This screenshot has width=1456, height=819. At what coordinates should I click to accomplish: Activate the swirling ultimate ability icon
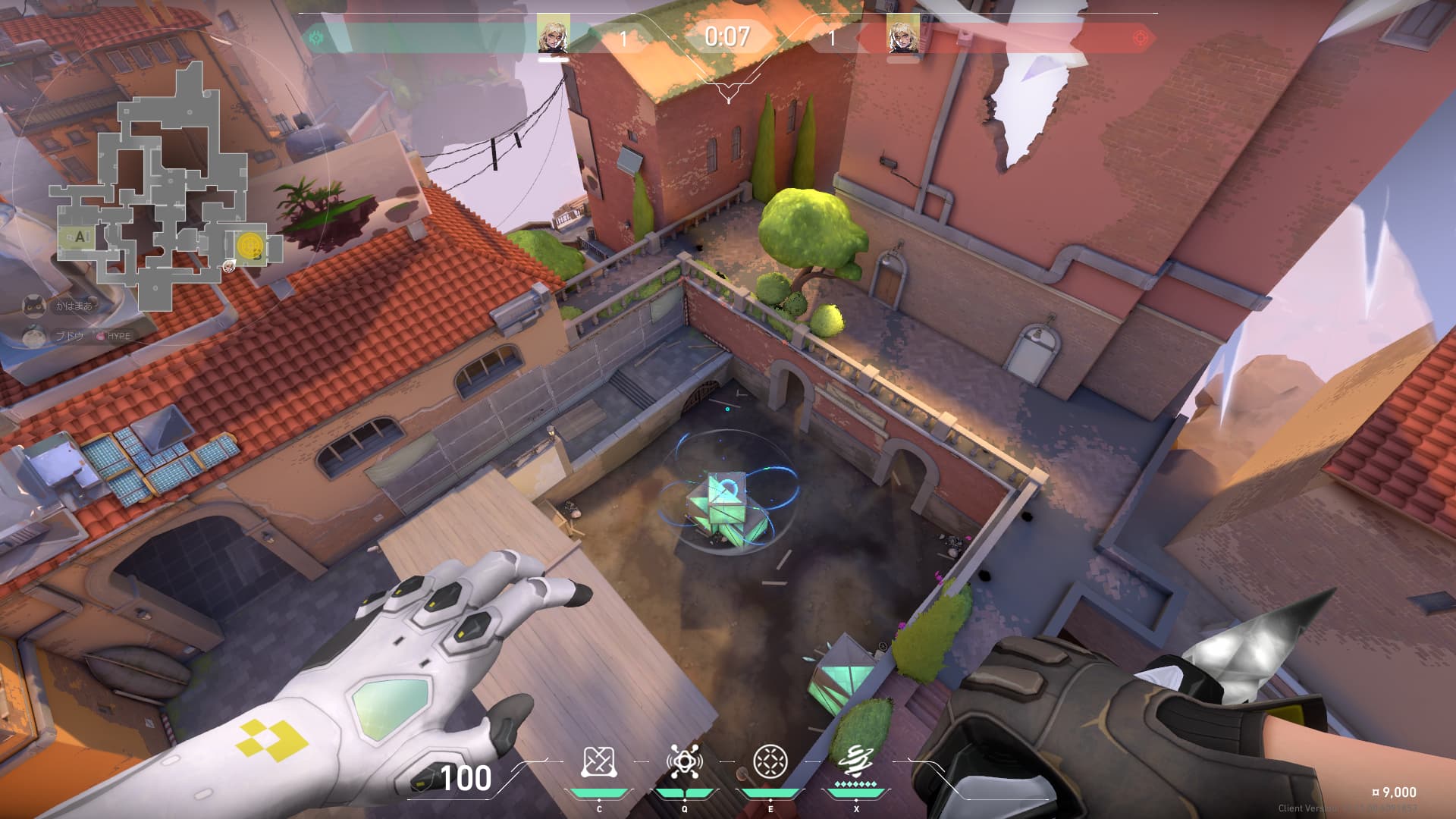click(855, 761)
